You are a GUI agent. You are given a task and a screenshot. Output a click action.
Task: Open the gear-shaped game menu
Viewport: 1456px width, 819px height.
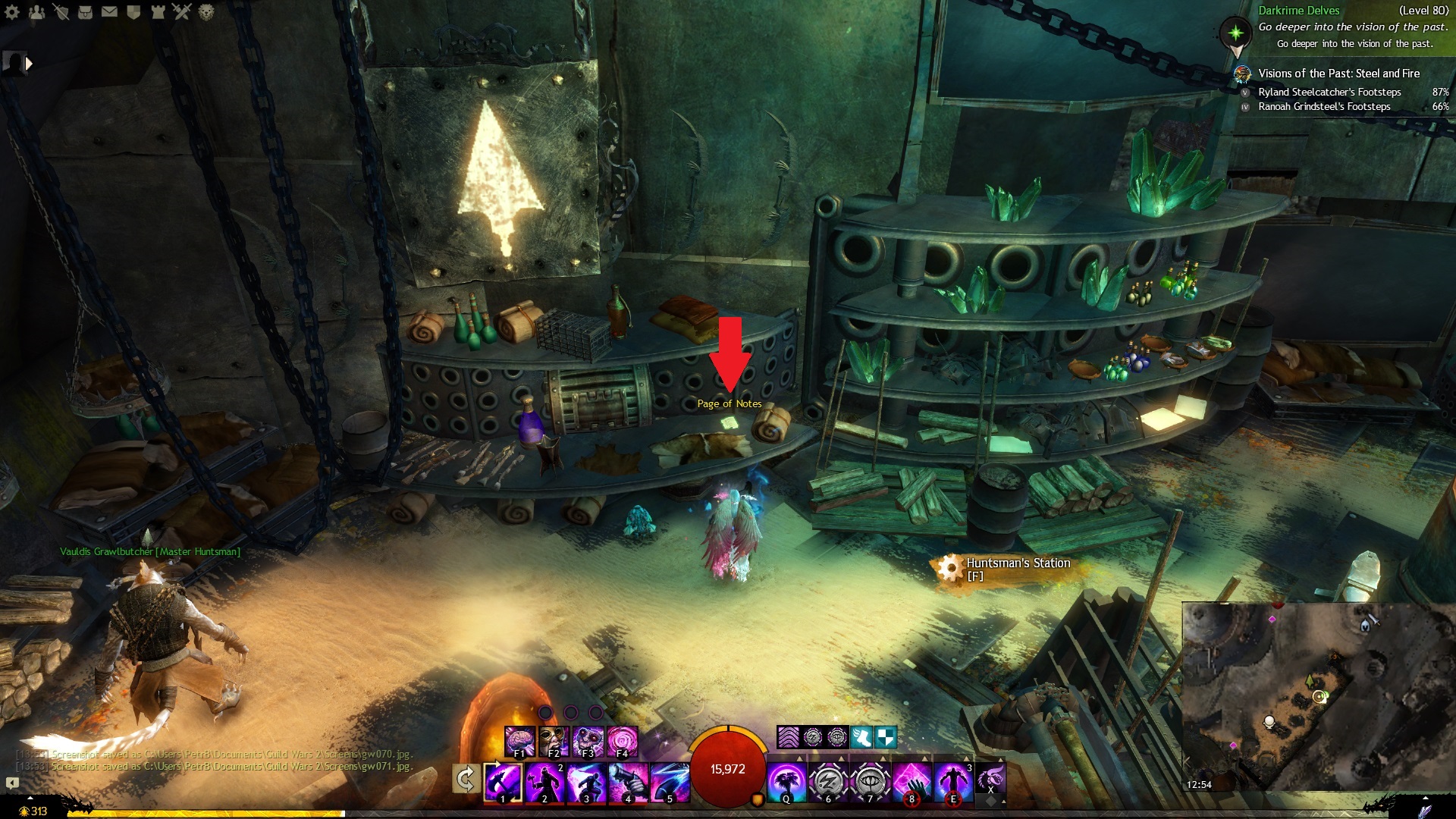tap(12, 12)
